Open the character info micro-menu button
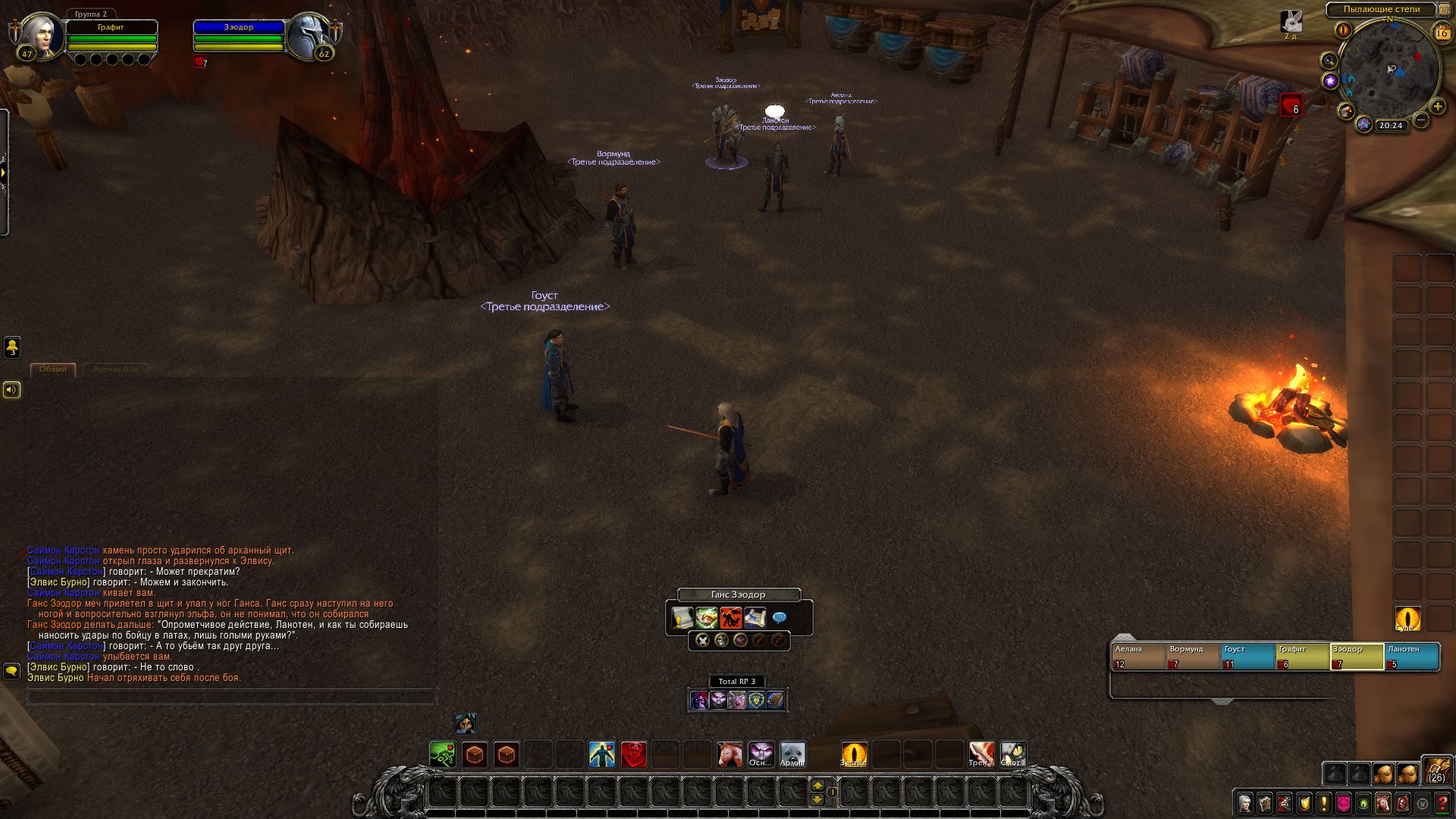This screenshot has height=819, width=1456. click(1245, 802)
